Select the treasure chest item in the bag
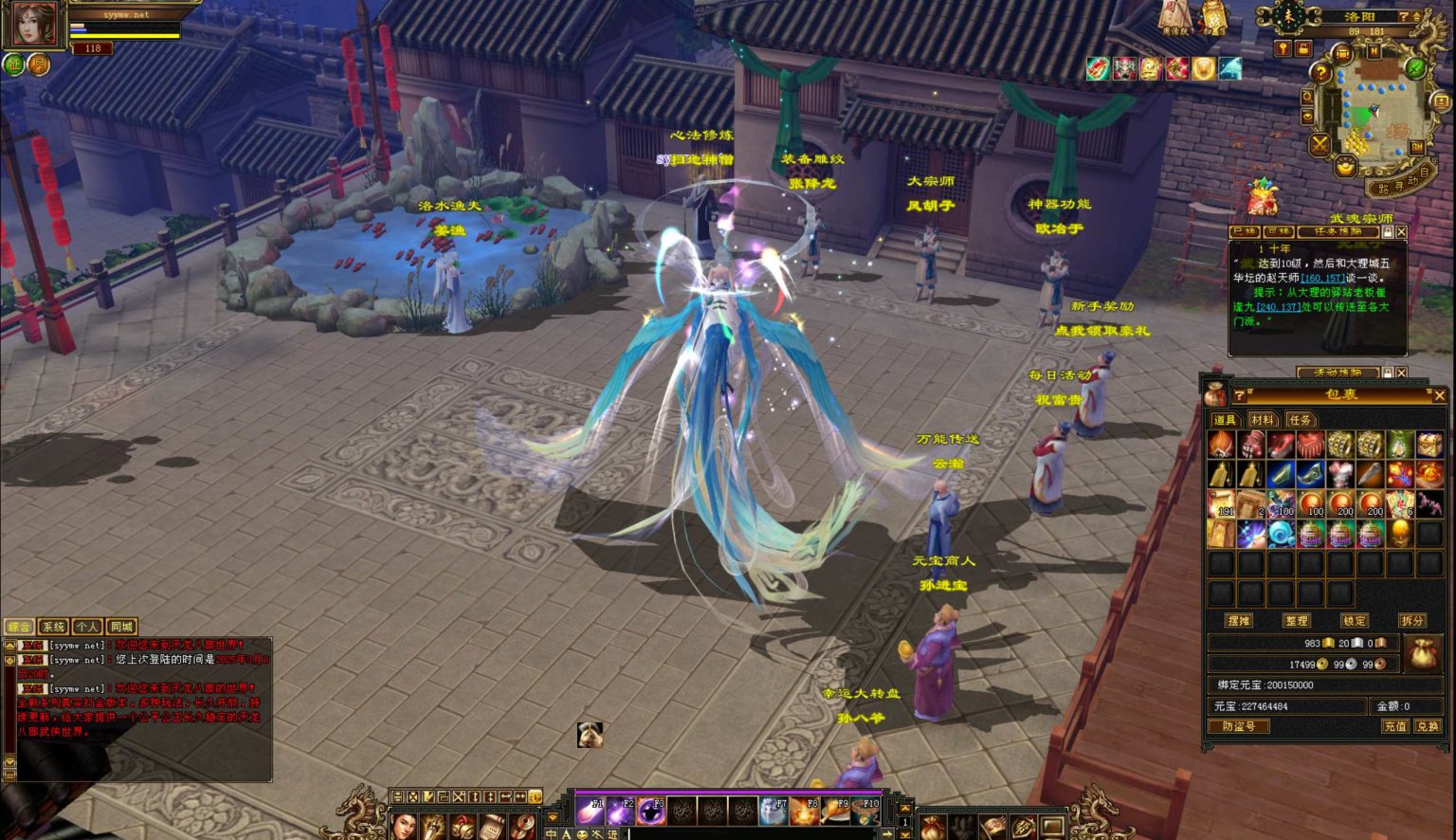Image resolution: width=1456 pixels, height=840 pixels. [x=1429, y=444]
